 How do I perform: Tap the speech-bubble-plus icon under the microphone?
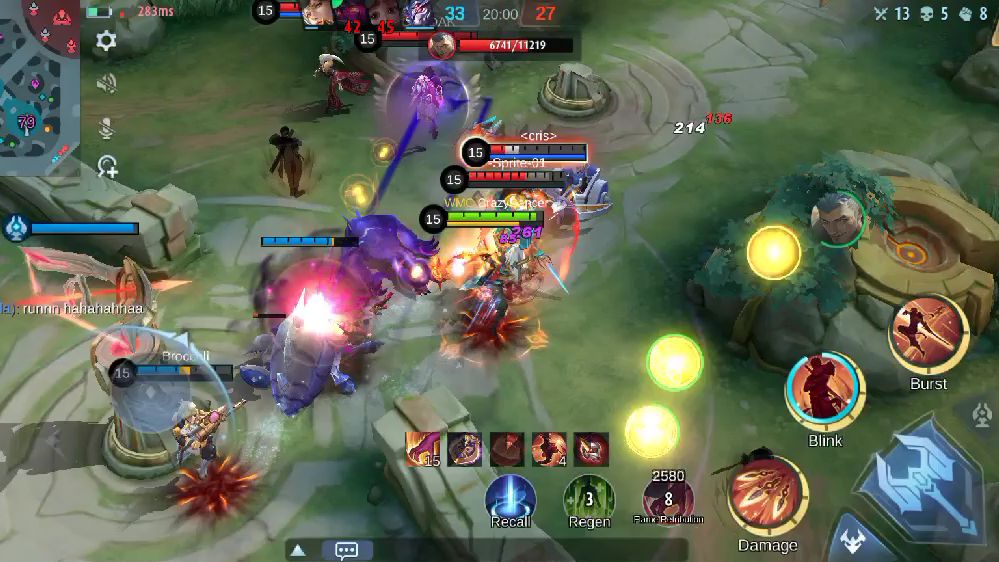coord(107,167)
